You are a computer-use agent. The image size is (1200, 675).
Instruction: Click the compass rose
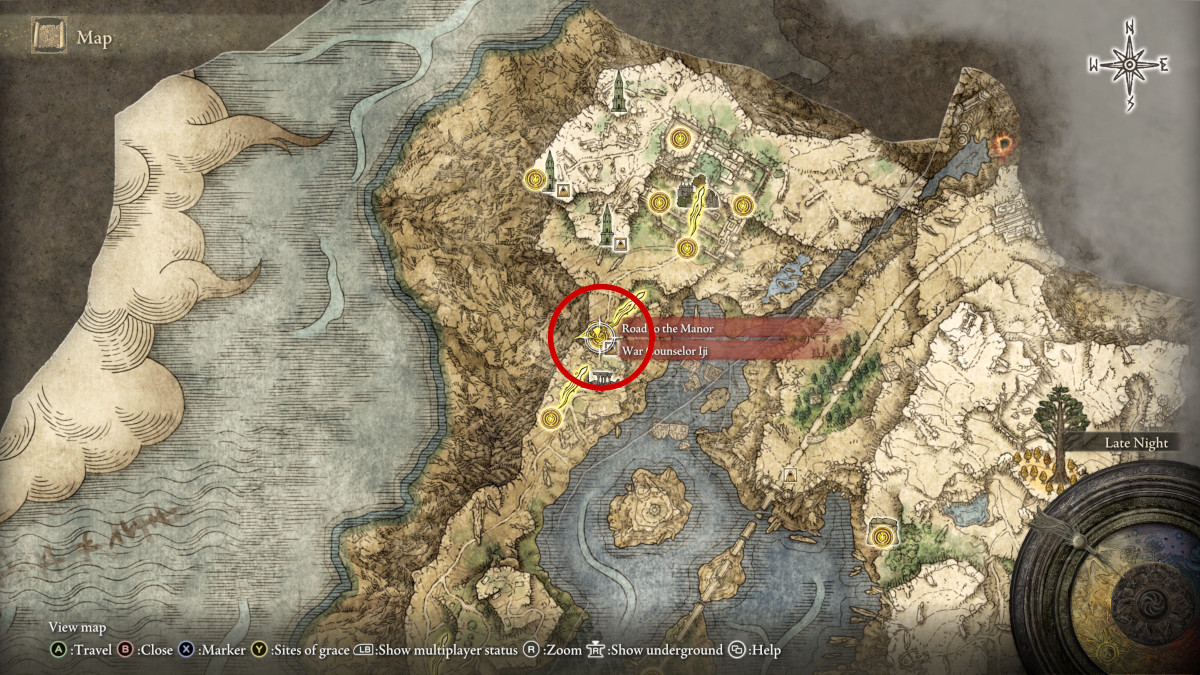coord(1129,65)
